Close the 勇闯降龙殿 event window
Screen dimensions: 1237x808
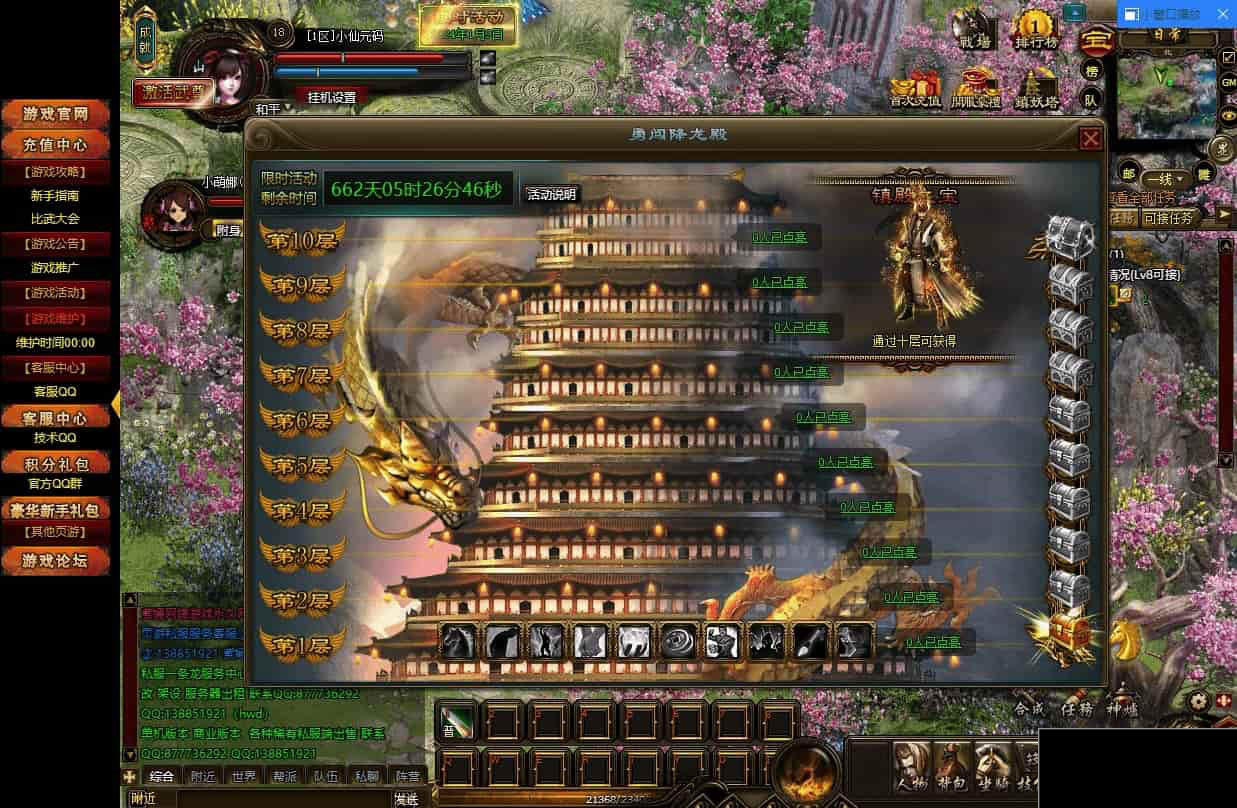click(1090, 138)
